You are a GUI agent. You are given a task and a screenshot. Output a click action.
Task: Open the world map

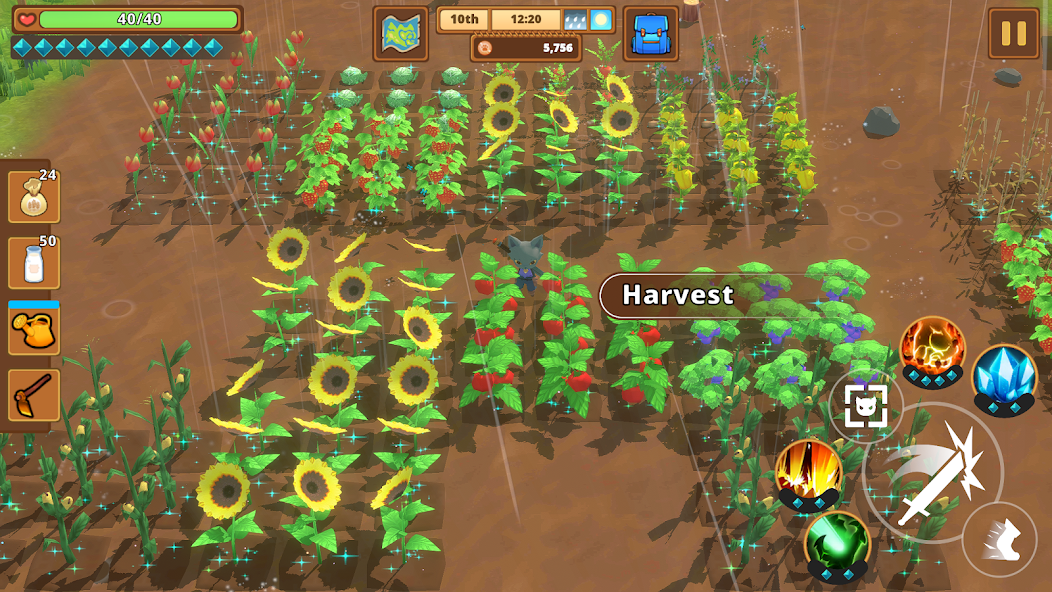[x=400, y=34]
